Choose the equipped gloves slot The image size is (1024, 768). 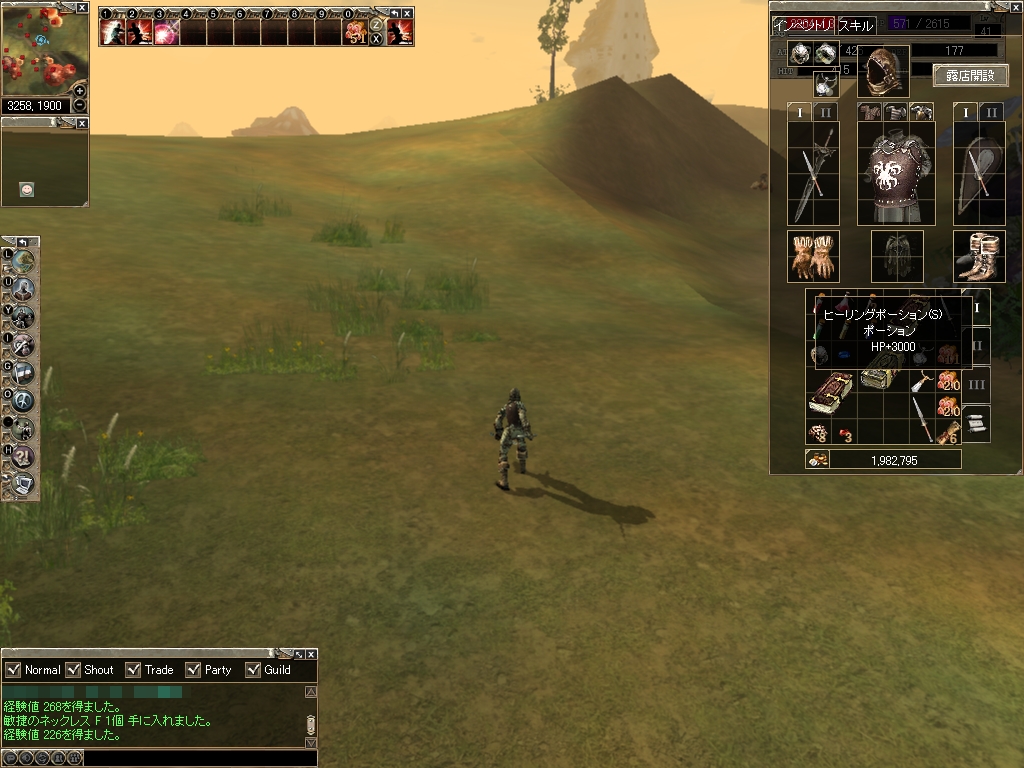[x=812, y=257]
